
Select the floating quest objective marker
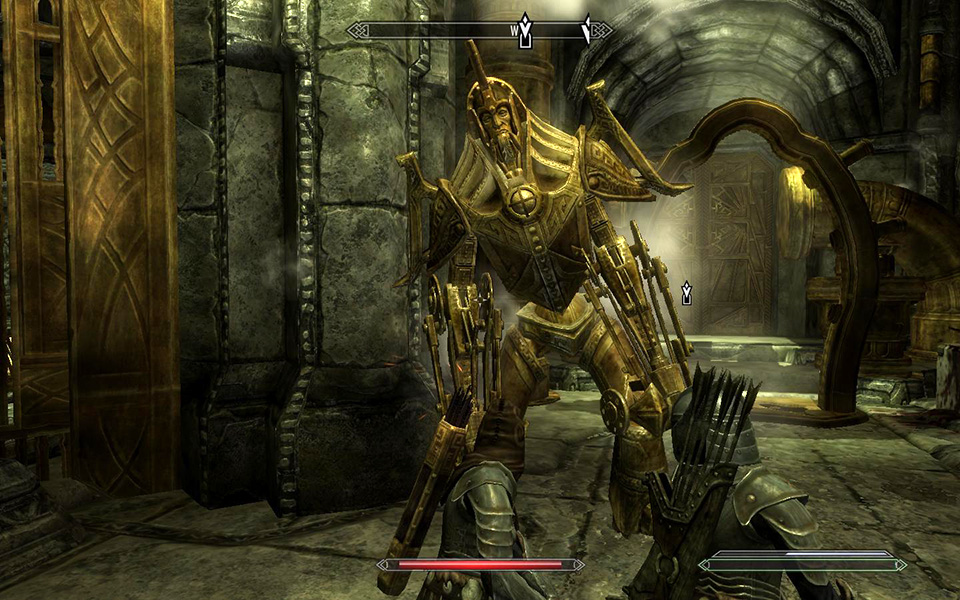pyautogui.click(x=687, y=293)
